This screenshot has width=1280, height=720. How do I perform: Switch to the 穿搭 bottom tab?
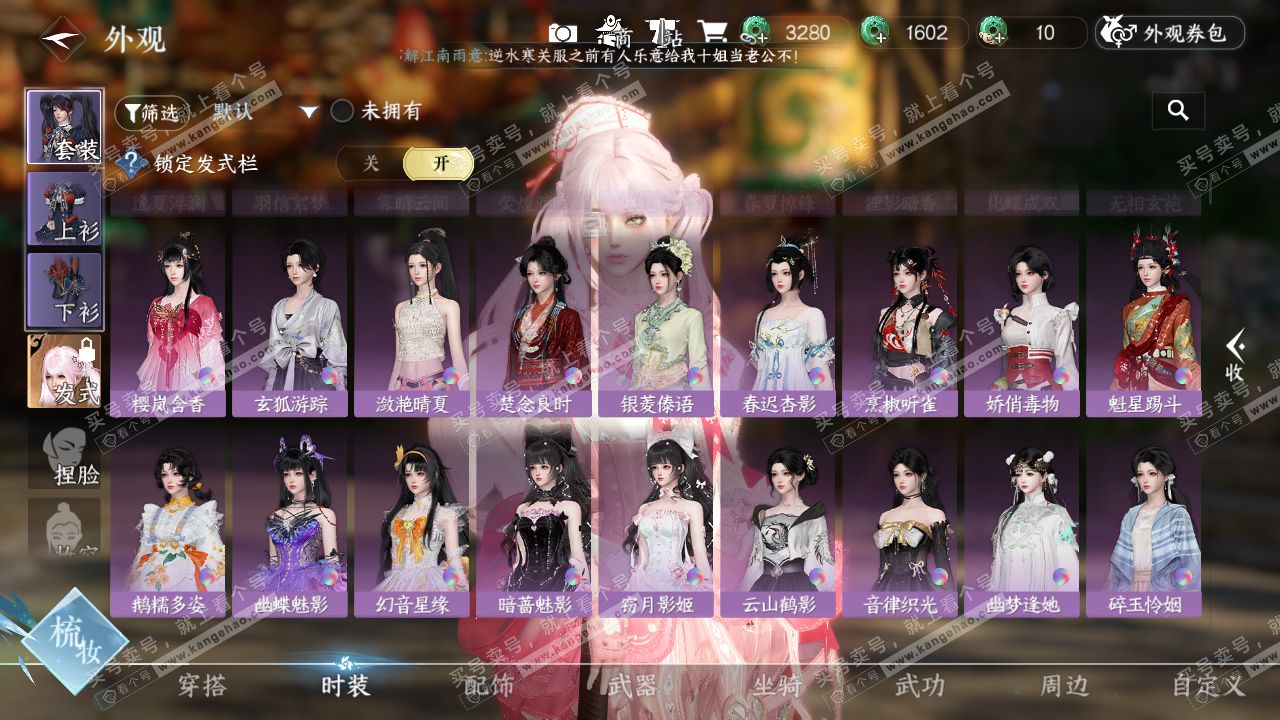tap(202, 686)
